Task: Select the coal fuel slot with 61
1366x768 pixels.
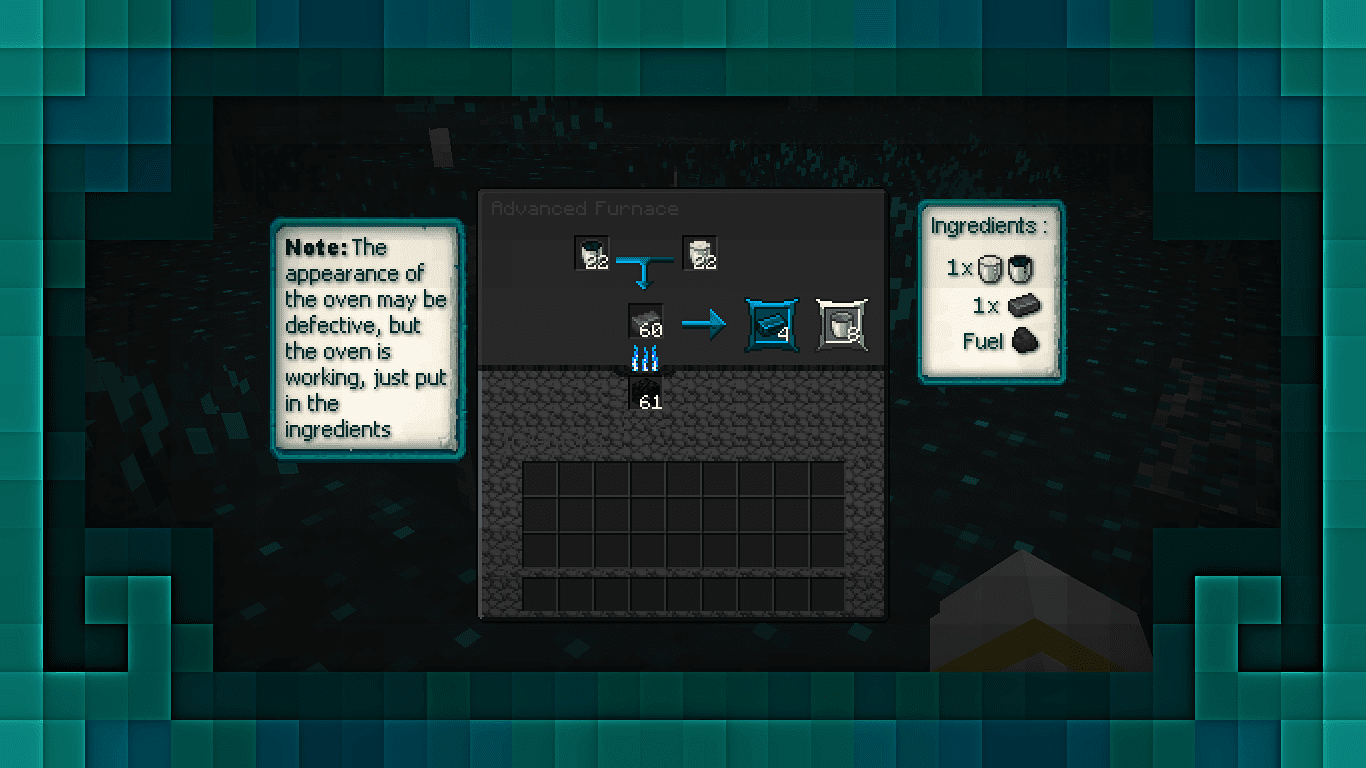Action: [x=646, y=394]
